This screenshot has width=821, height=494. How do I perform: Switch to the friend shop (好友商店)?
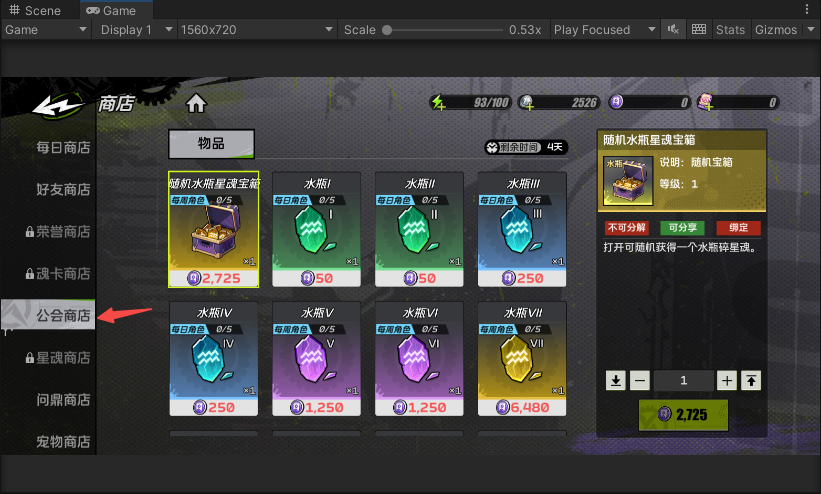click(x=63, y=190)
